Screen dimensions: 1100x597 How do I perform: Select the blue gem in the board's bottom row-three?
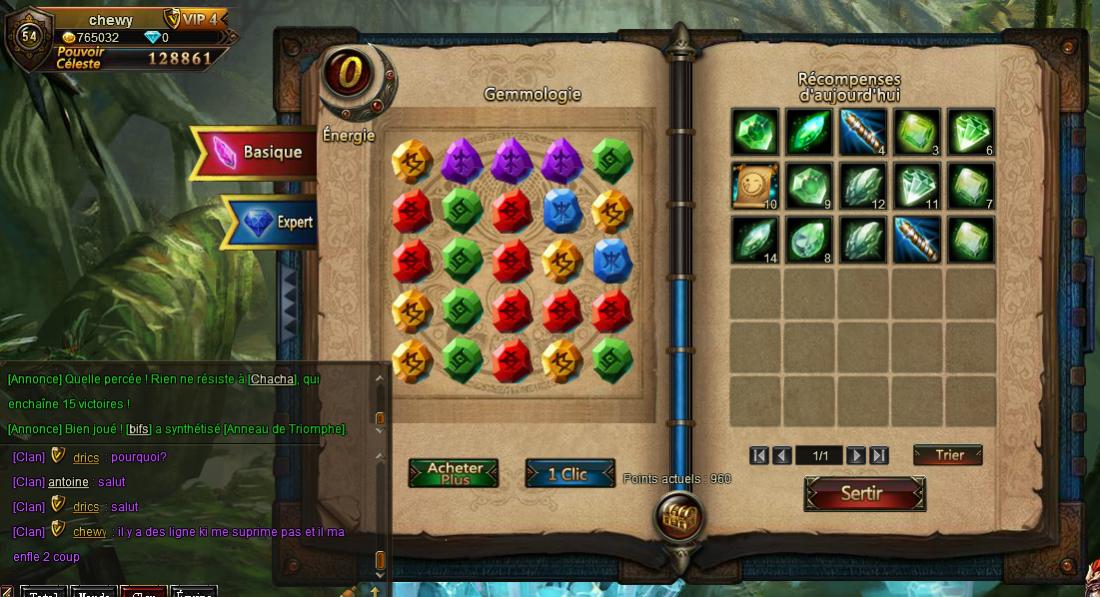[612, 260]
